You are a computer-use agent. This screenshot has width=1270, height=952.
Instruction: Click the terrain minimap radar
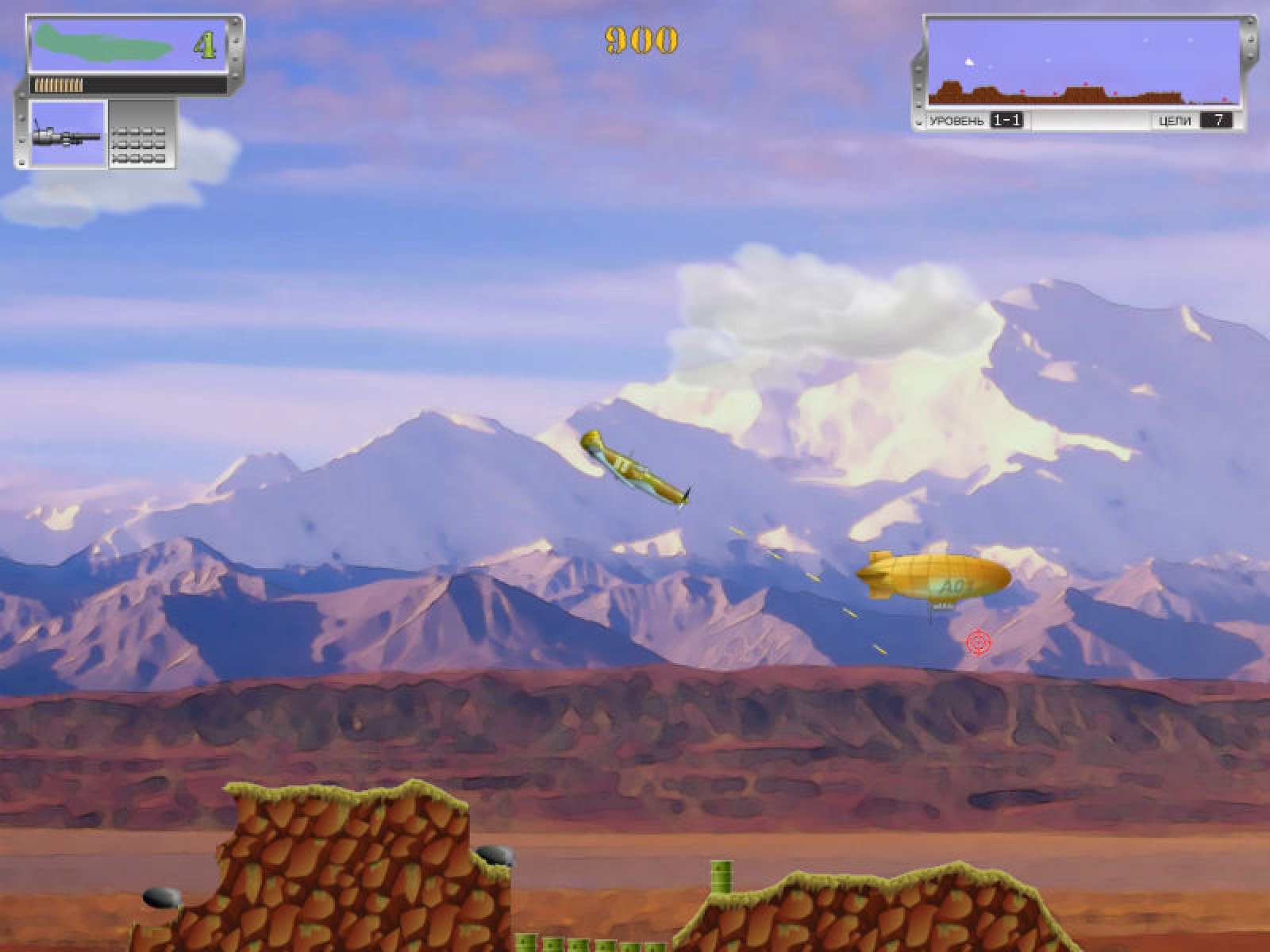(x=1083, y=63)
